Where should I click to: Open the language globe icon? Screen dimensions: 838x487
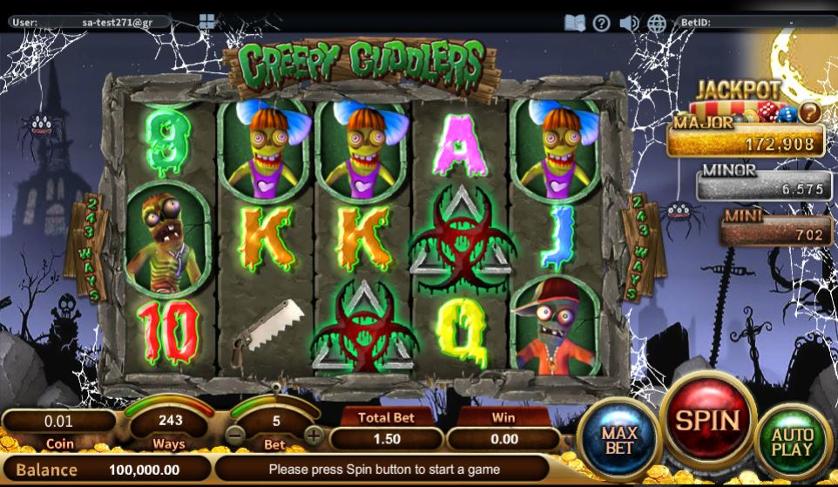click(657, 22)
